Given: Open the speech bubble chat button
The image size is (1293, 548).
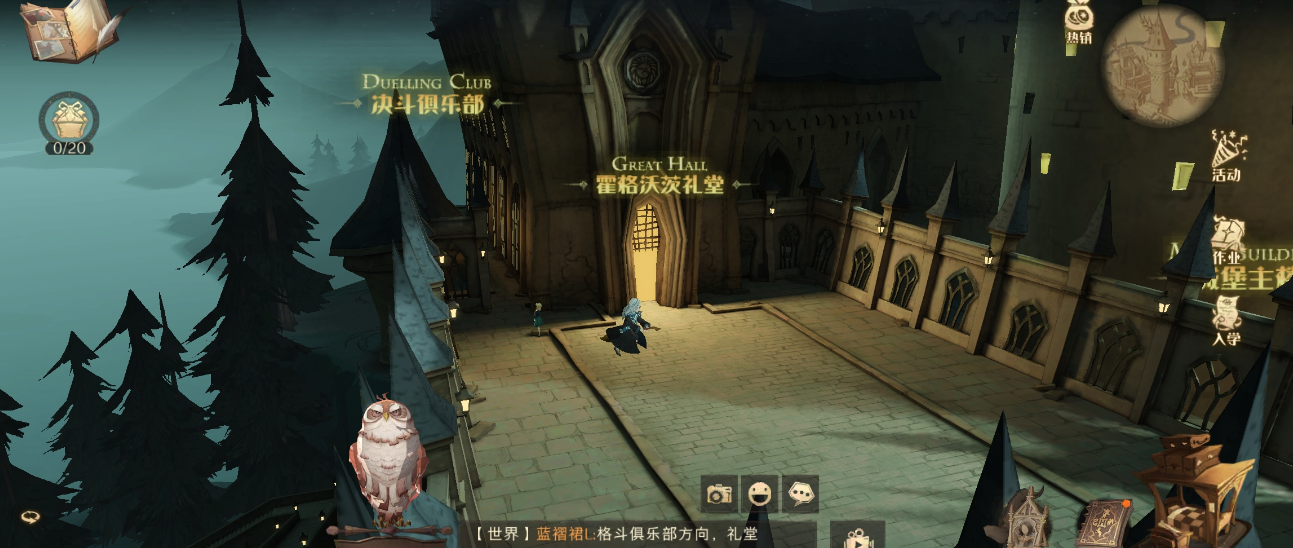Looking at the screenshot, I should click(800, 494).
